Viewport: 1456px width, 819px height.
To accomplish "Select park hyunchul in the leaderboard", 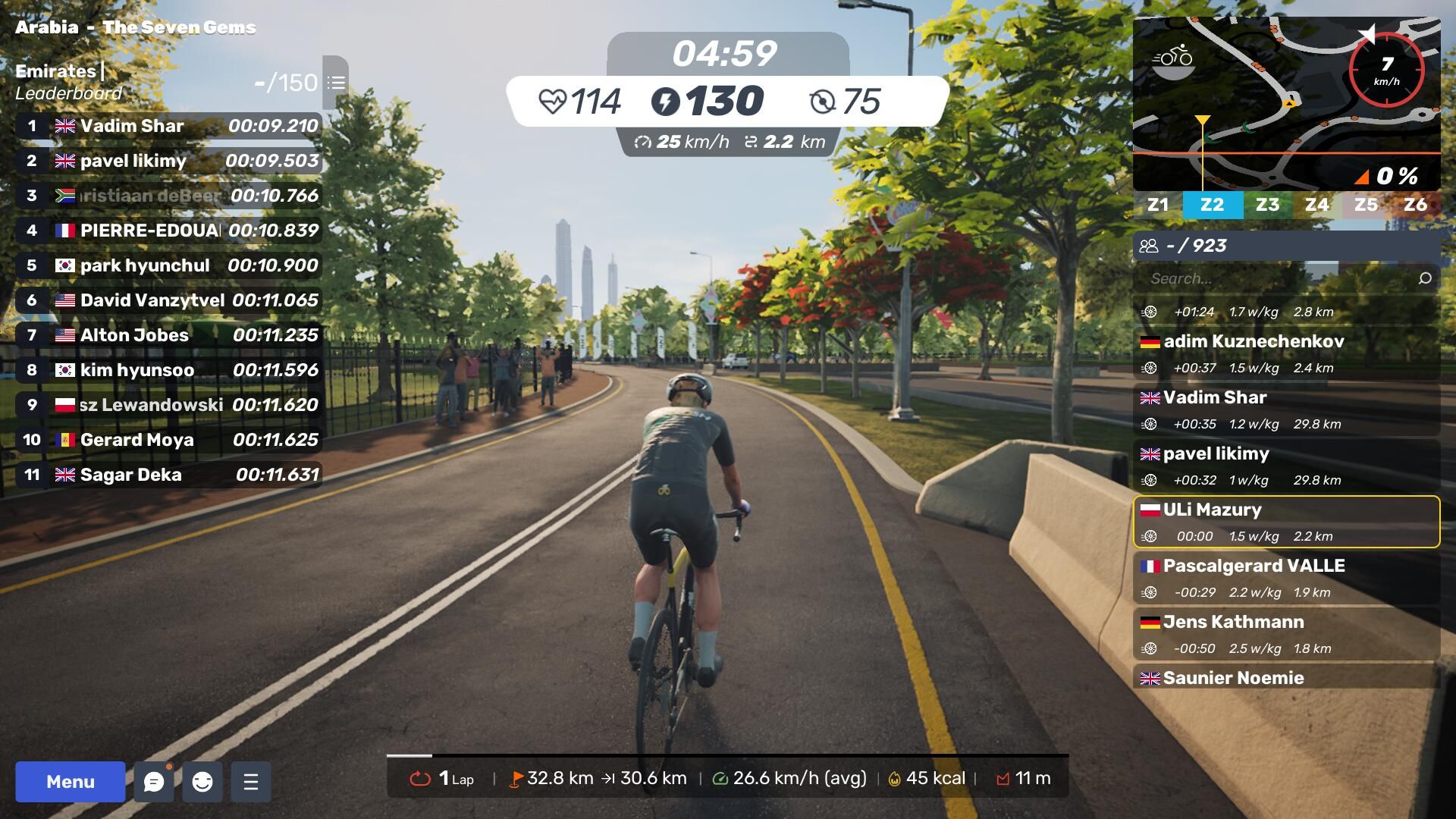I will click(x=168, y=265).
